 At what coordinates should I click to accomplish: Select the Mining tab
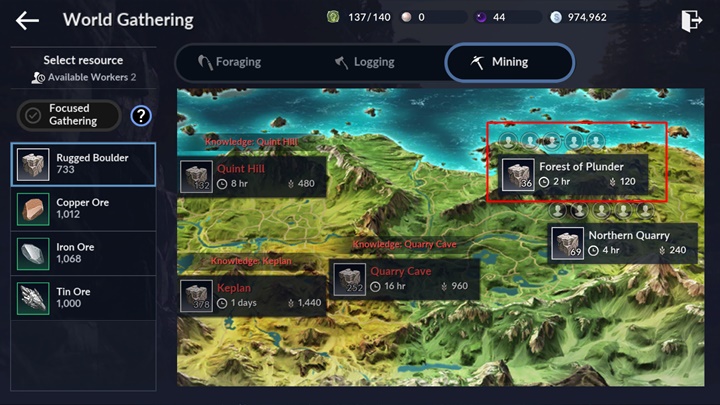509,62
